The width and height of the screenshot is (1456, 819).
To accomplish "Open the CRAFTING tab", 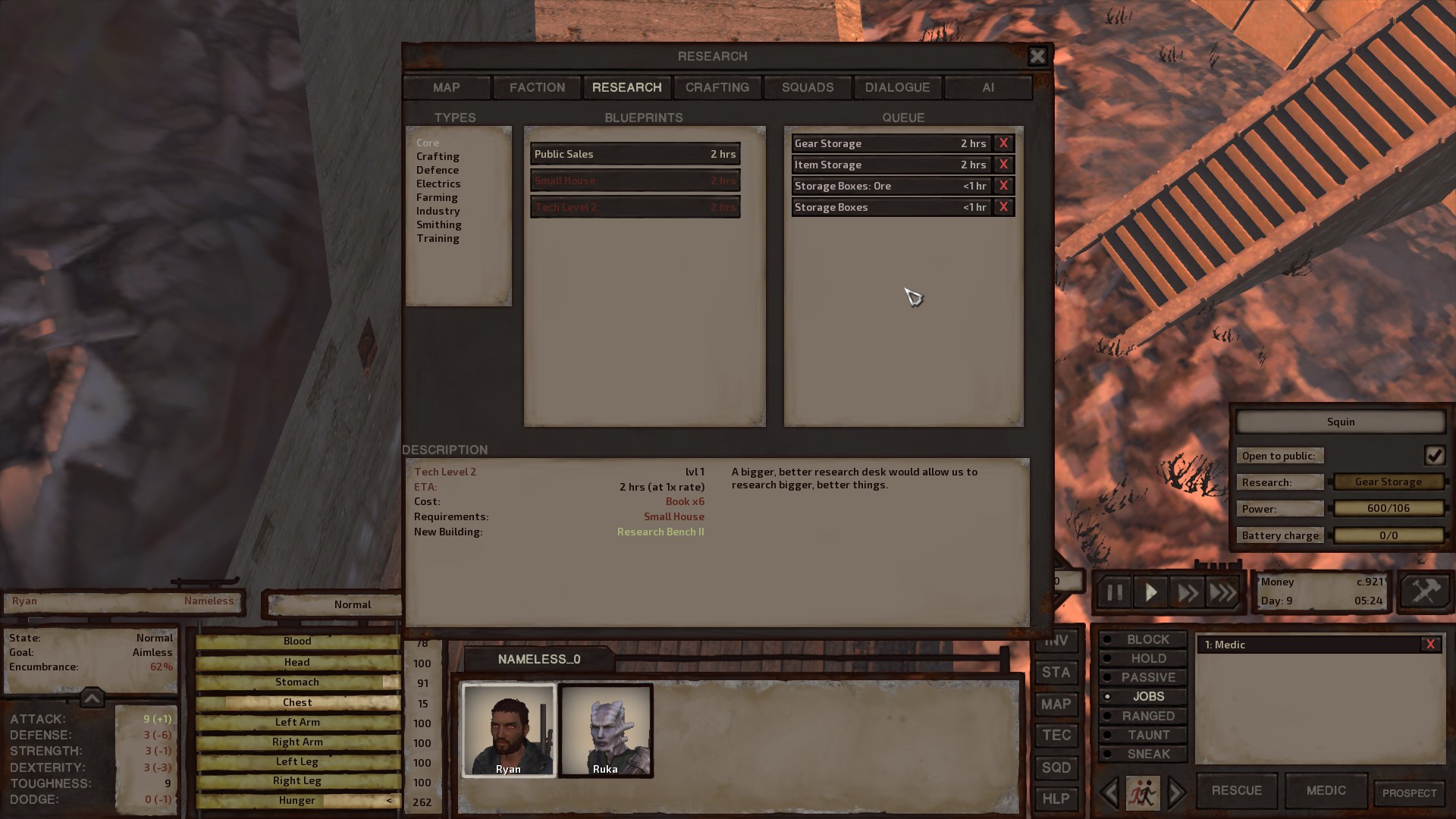I will pos(717,87).
